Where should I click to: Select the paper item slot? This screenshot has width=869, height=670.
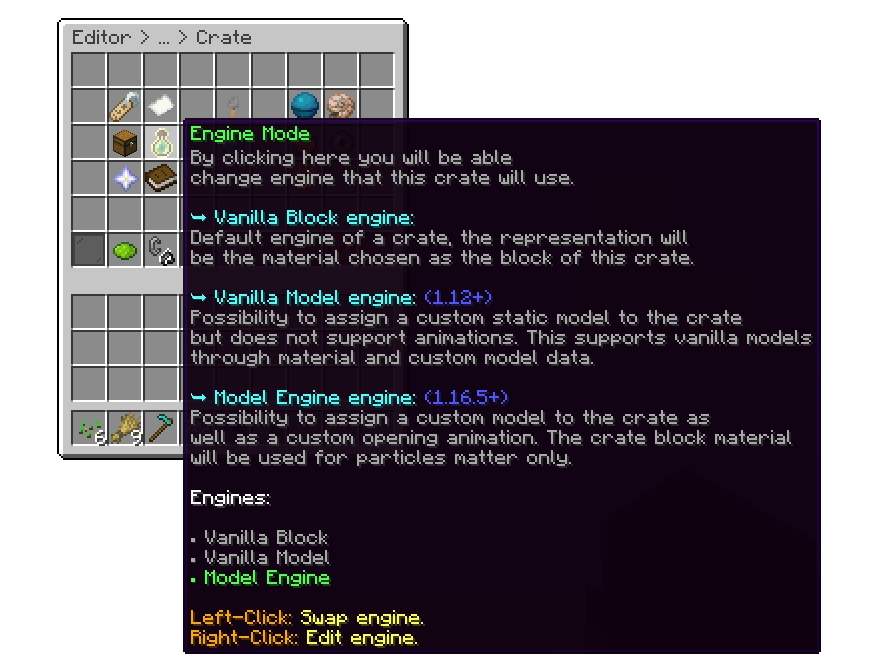tap(161, 106)
